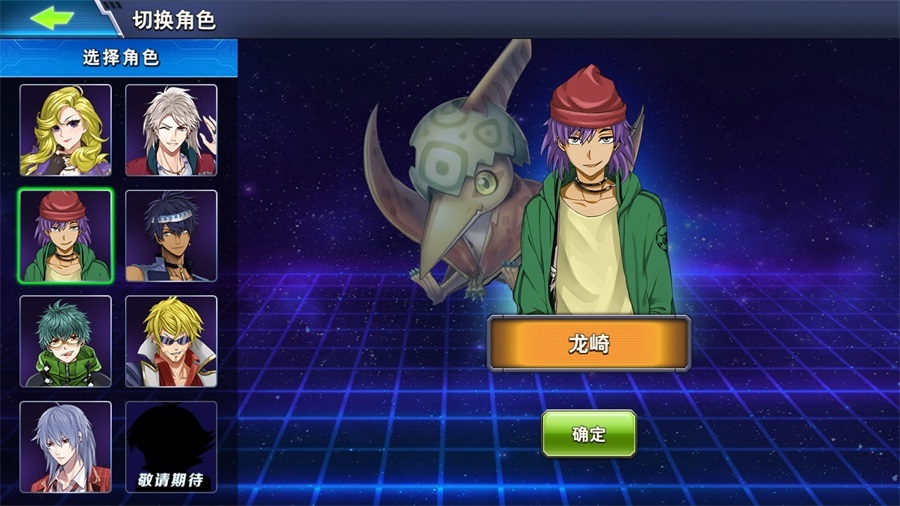Go back with the green arrow button
Screen dimensions: 900x506
53,18
